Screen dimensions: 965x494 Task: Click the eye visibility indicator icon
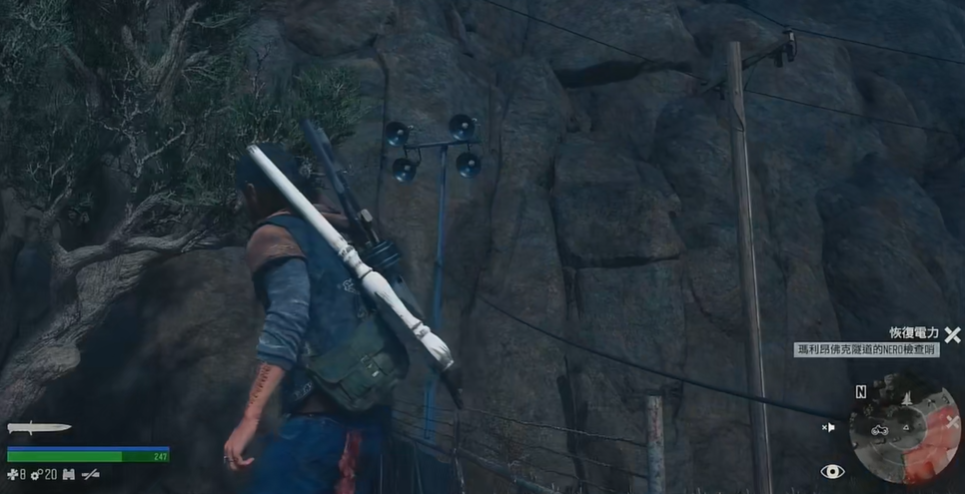click(x=832, y=472)
